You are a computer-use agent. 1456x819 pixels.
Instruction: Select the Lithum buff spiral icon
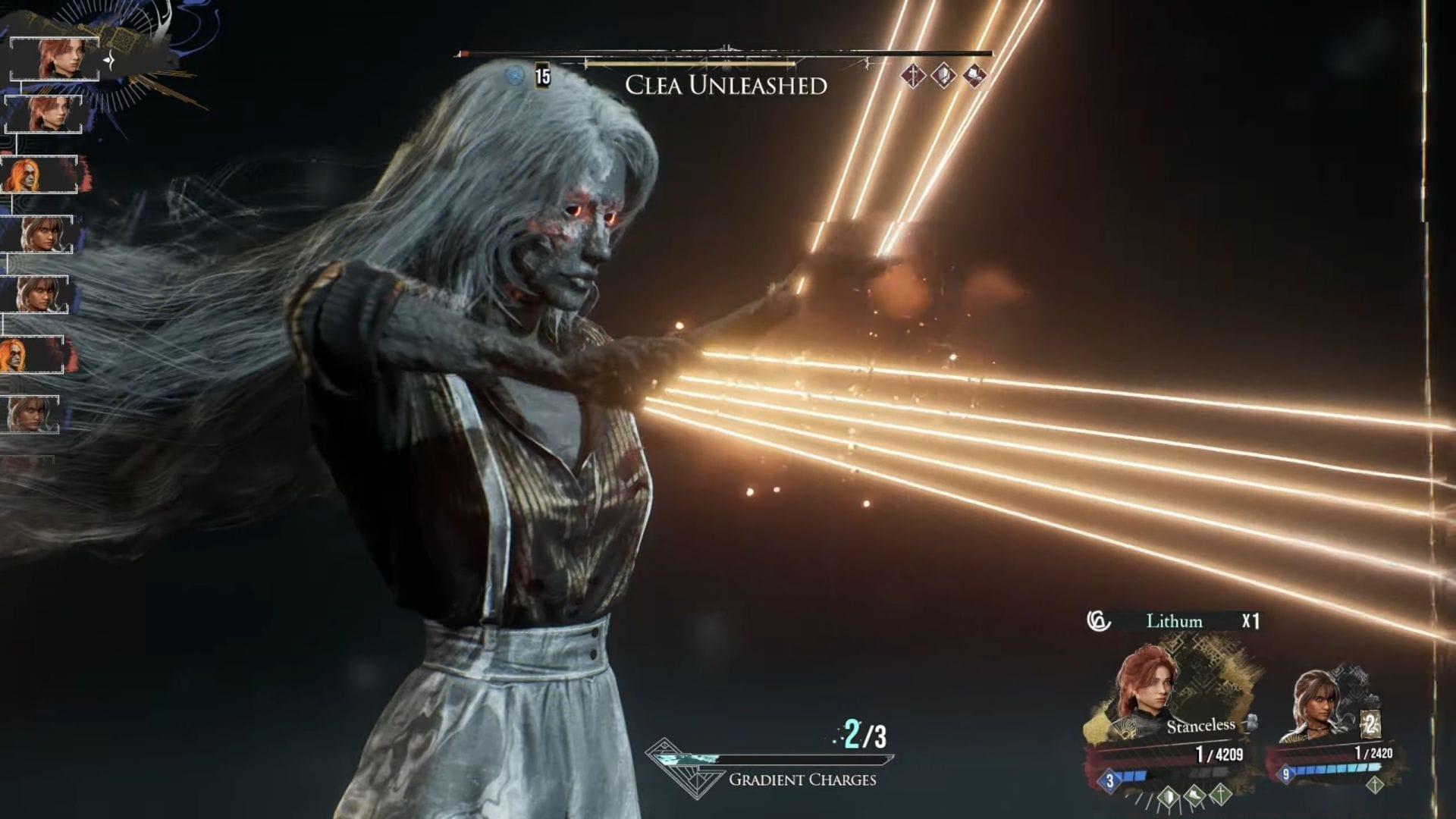pos(1099,621)
